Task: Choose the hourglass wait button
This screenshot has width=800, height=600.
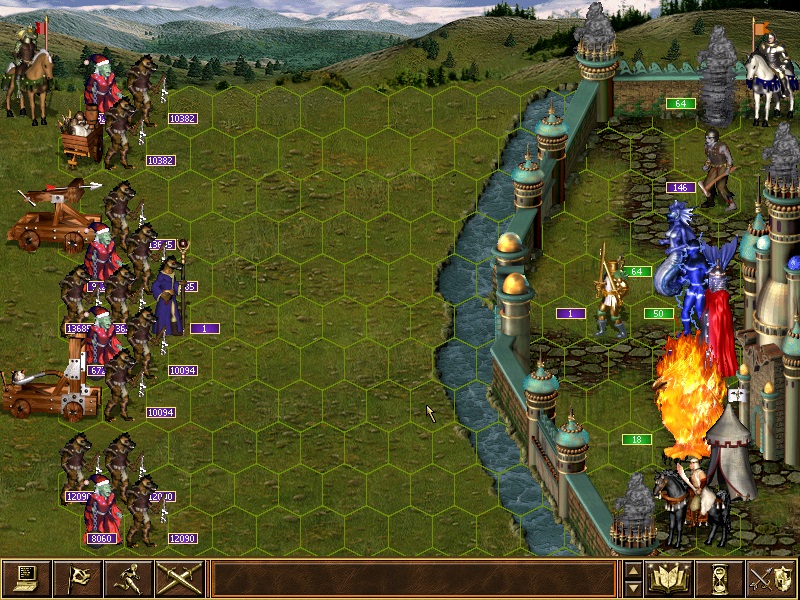Action: [721, 578]
